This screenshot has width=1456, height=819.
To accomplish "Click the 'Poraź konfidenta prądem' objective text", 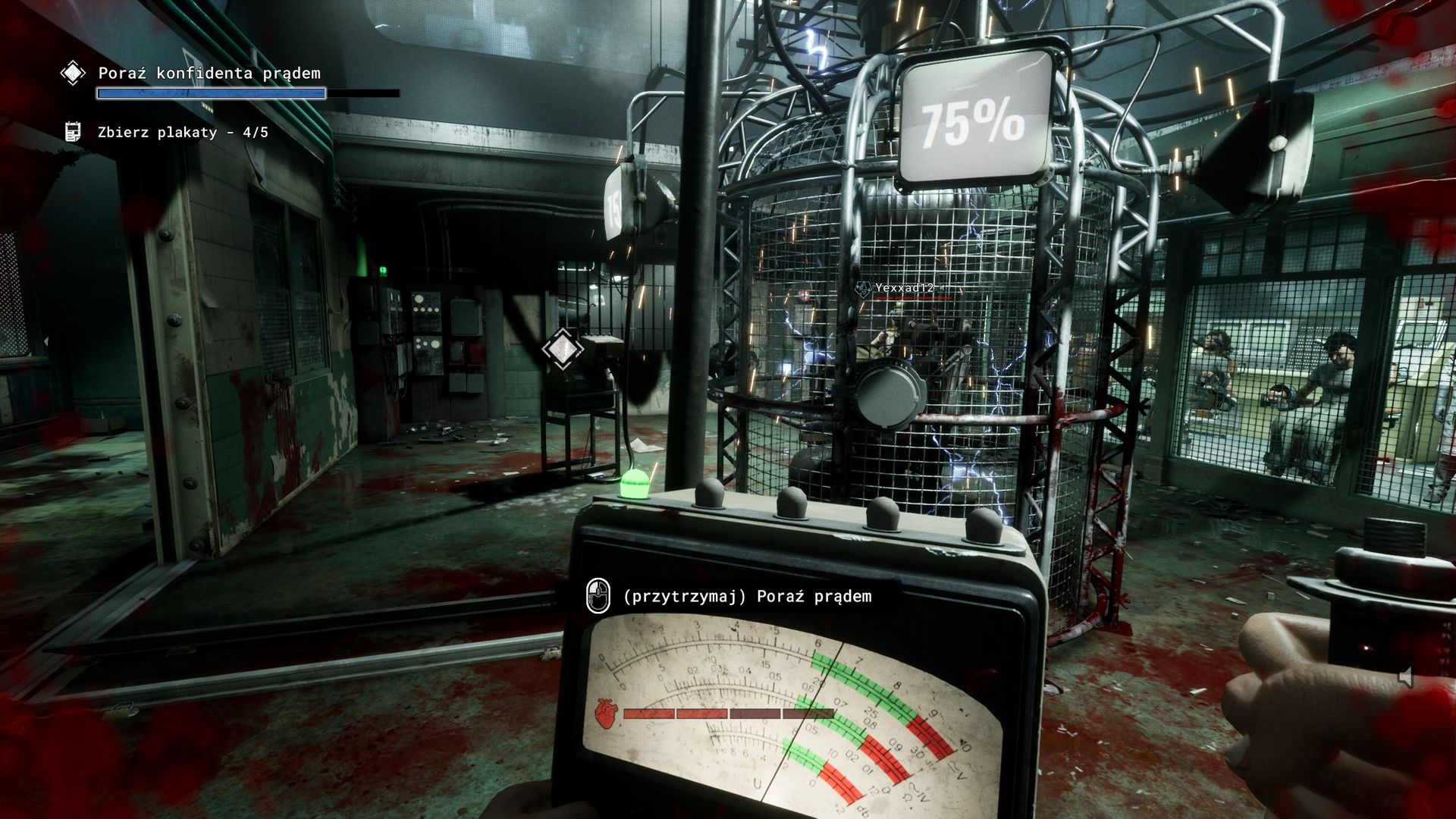I will [x=209, y=74].
